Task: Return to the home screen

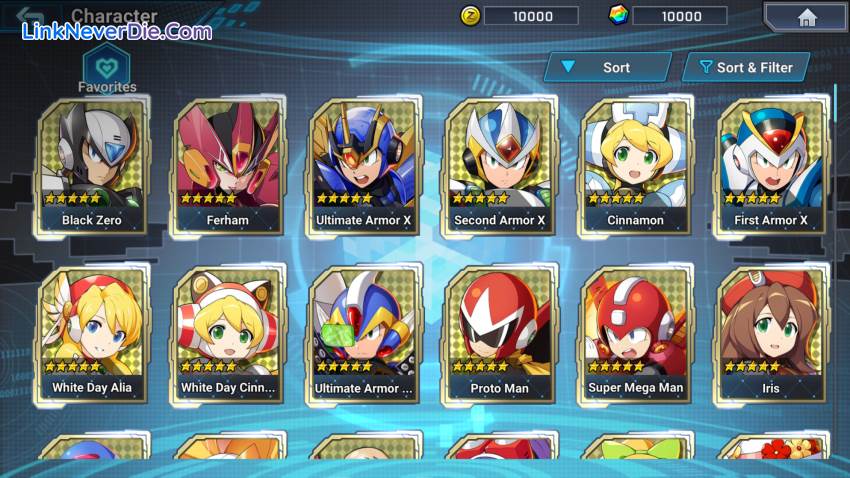Action: tap(806, 17)
